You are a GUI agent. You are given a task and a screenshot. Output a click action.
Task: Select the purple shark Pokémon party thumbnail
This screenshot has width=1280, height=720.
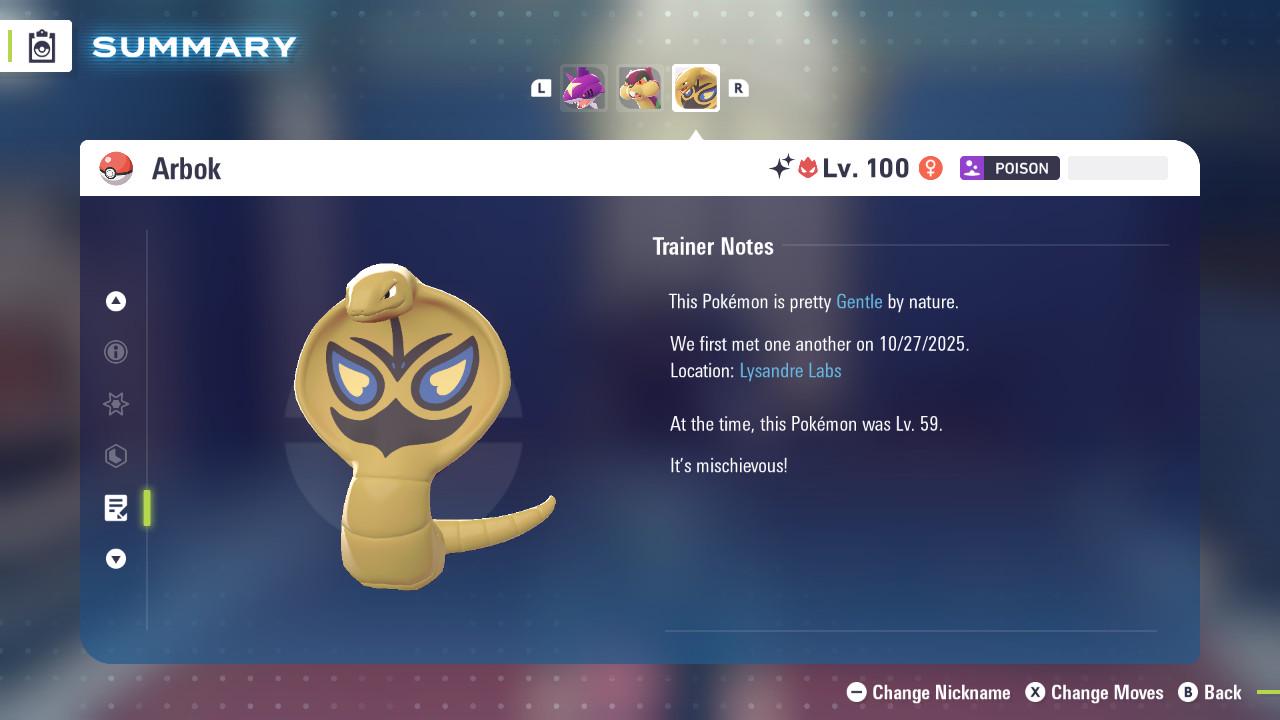584,88
